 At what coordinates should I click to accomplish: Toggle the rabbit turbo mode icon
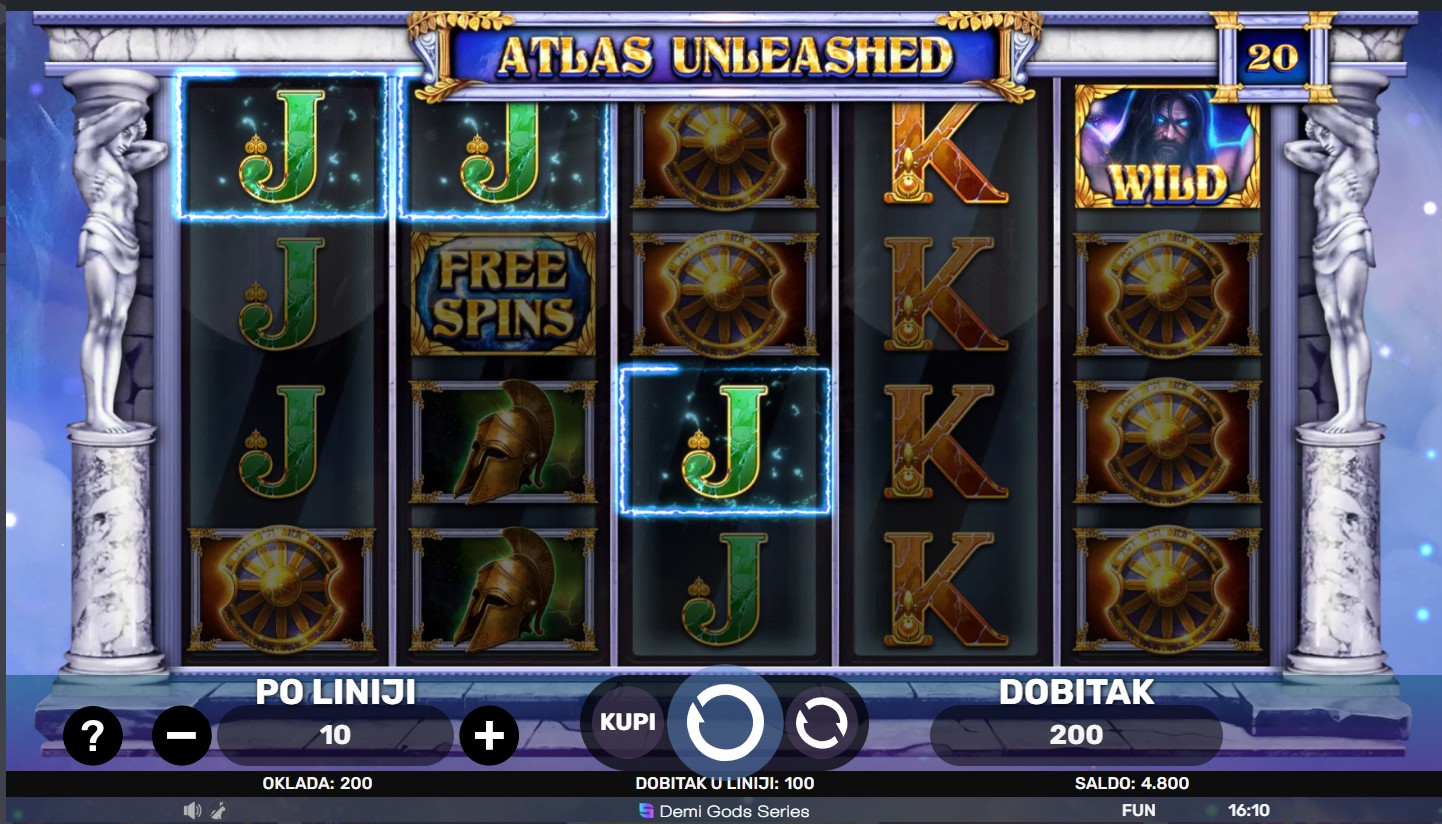(218, 810)
